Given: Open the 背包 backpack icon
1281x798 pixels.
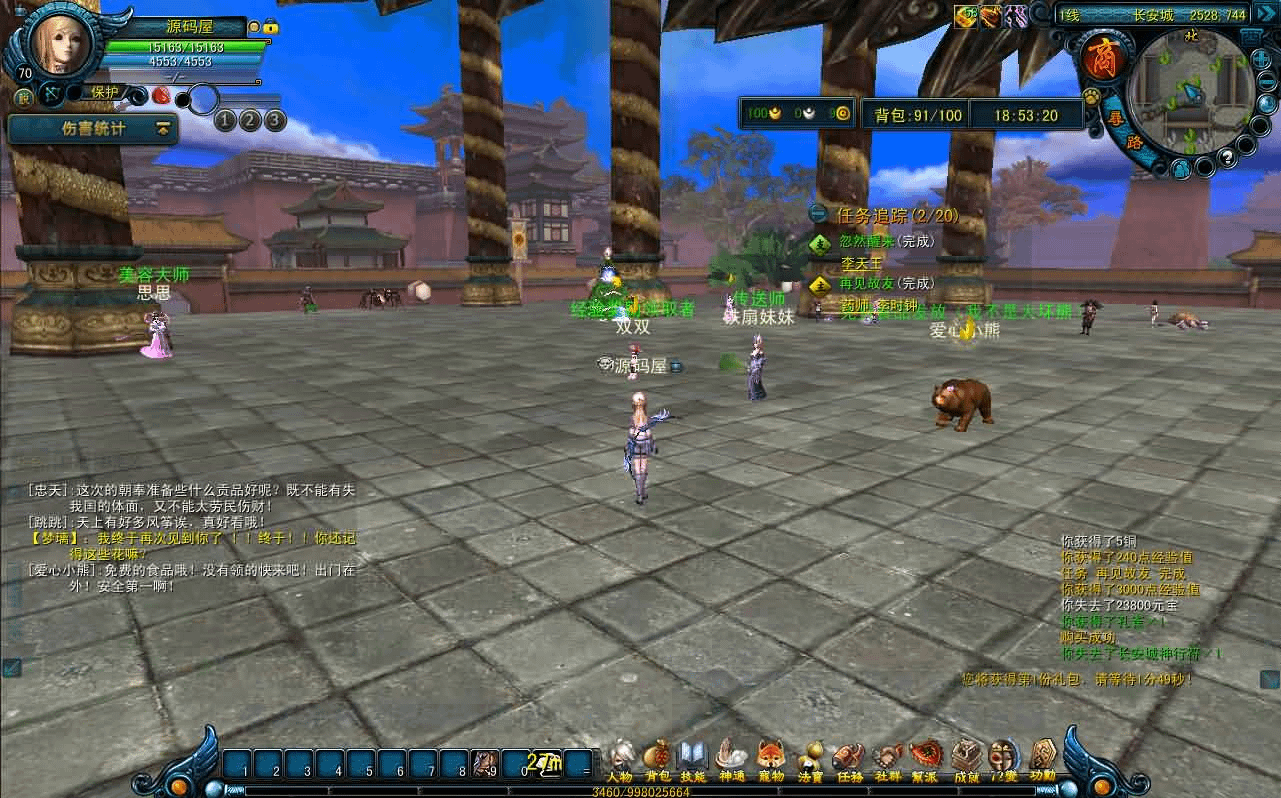Looking at the screenshot, I should (657, 758).
